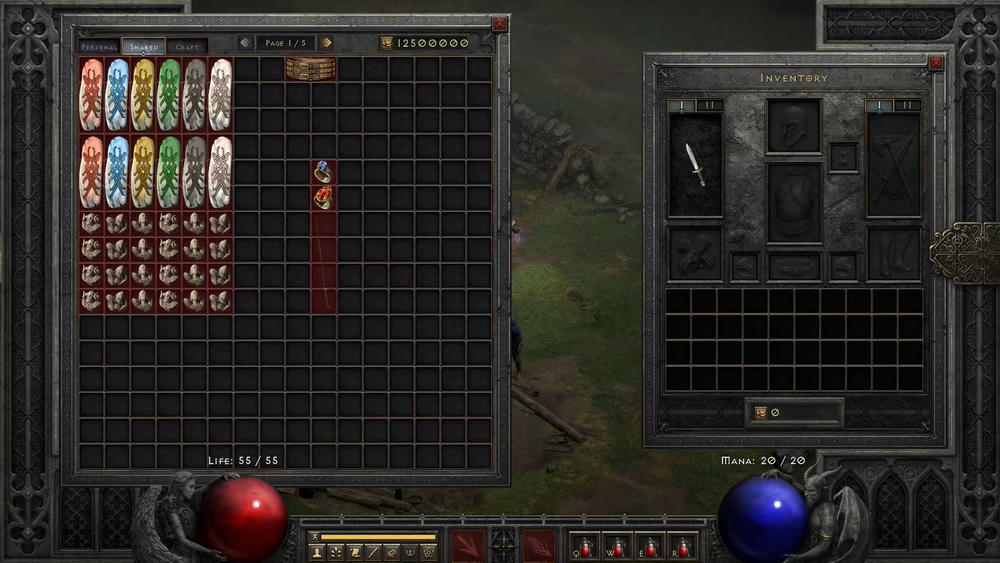Image resolution: width=1000 pixels, height=563 pixels.
Task: Go to the next stash page
Action: coord(326,43)
